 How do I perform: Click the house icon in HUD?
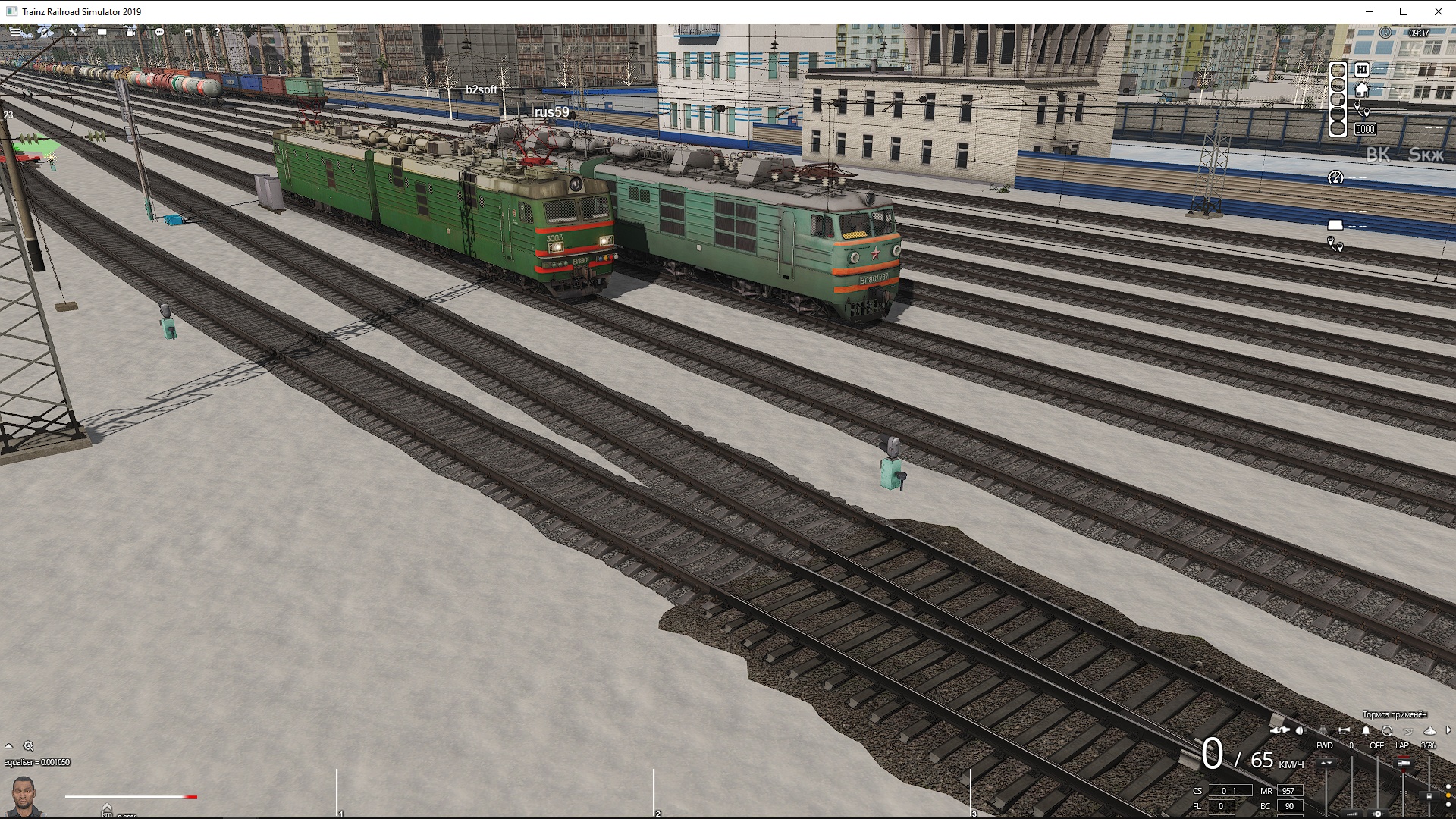click(x=1361, y=90)
